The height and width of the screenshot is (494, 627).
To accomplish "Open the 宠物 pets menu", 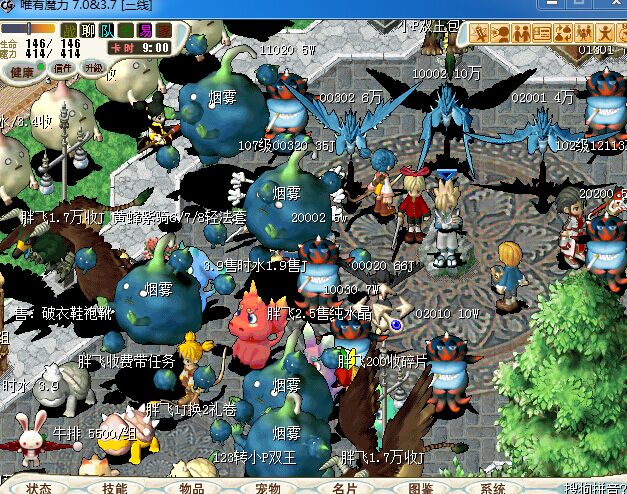I will [267, 488].
